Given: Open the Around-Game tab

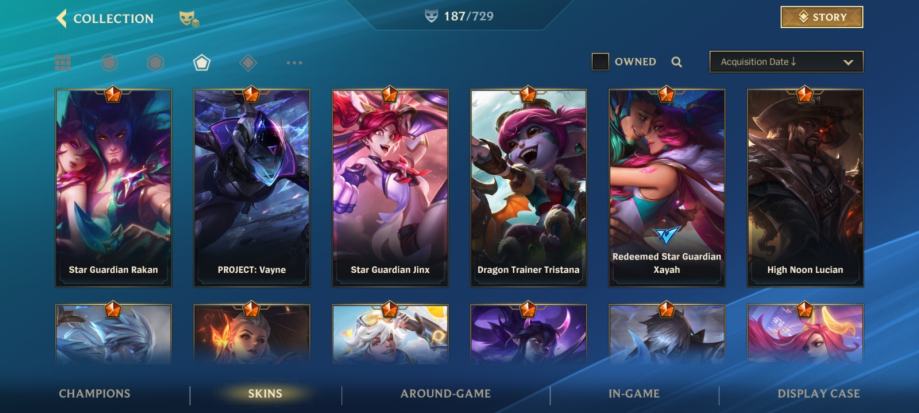Looking at the screenshot, I should (445, 394).
